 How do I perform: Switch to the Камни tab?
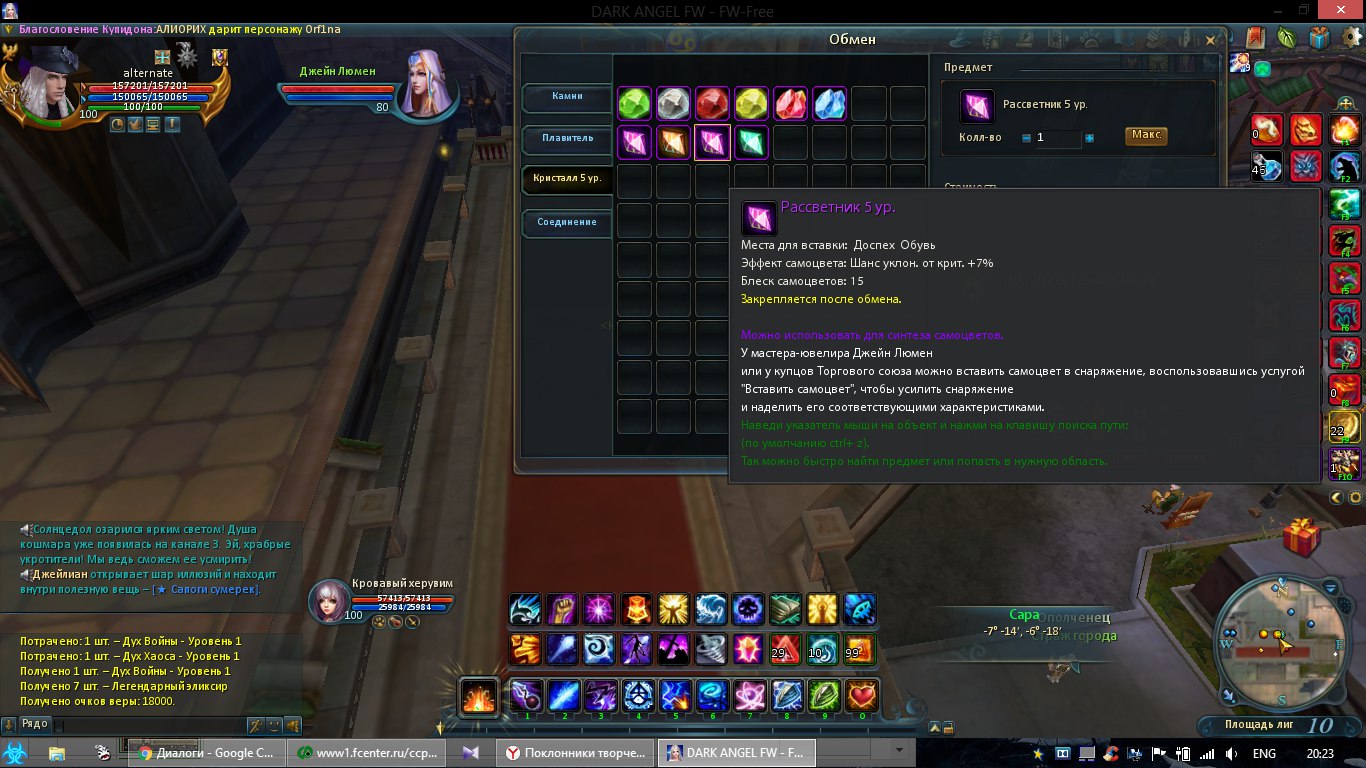567,97
